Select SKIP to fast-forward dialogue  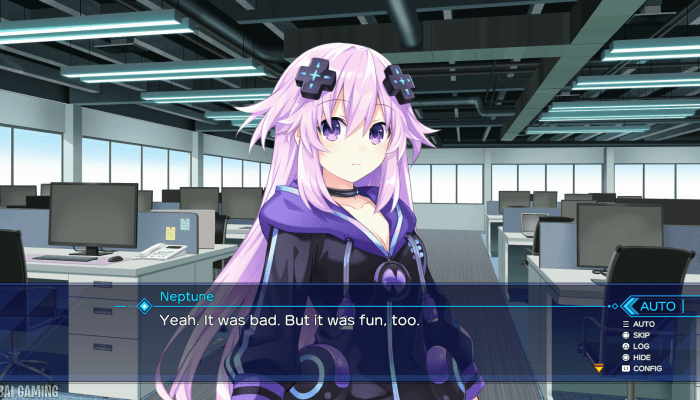(x=643, y=335)
